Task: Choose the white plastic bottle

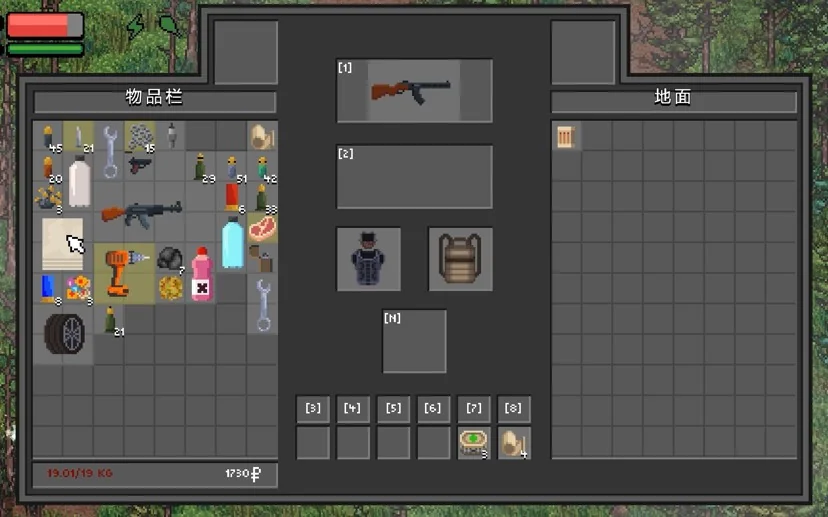Action: pyautogui.click(x=79, y=182)
